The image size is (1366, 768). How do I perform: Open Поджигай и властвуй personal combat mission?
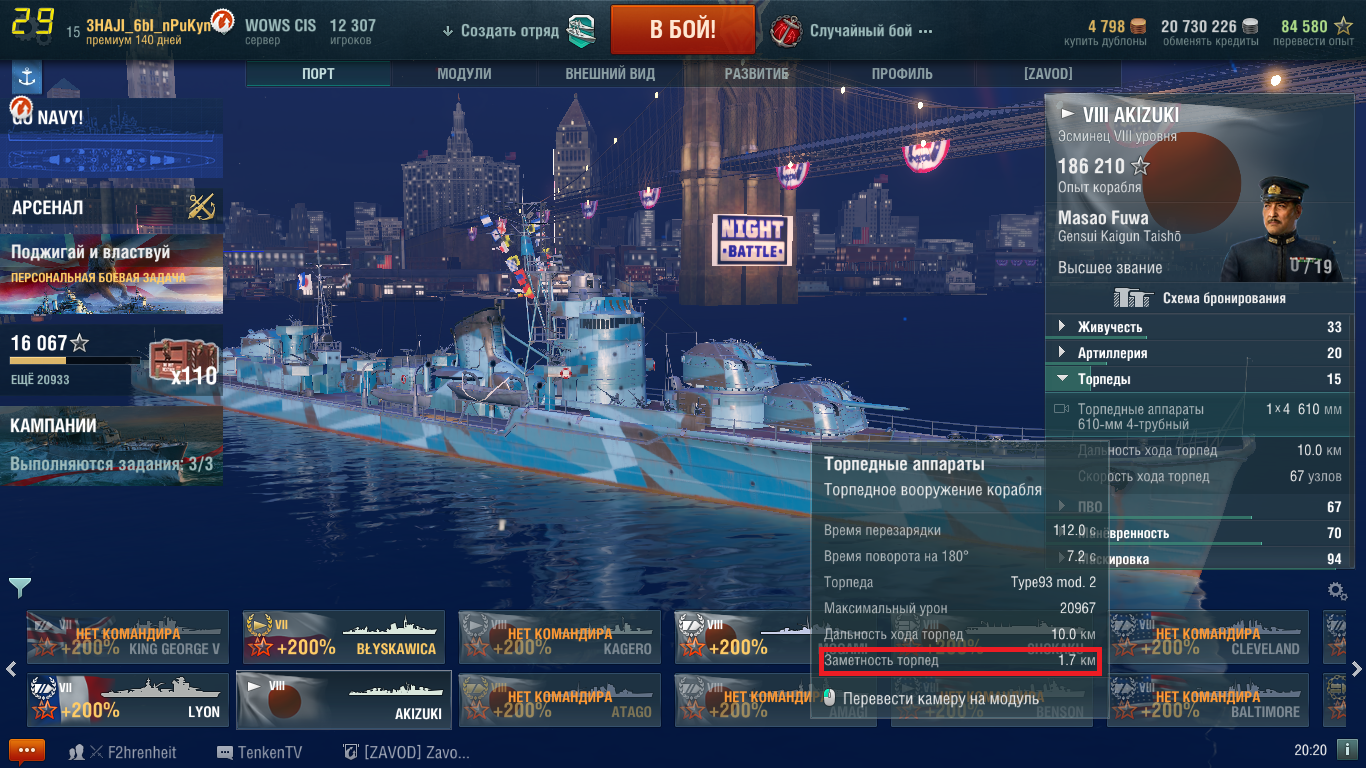112,262
